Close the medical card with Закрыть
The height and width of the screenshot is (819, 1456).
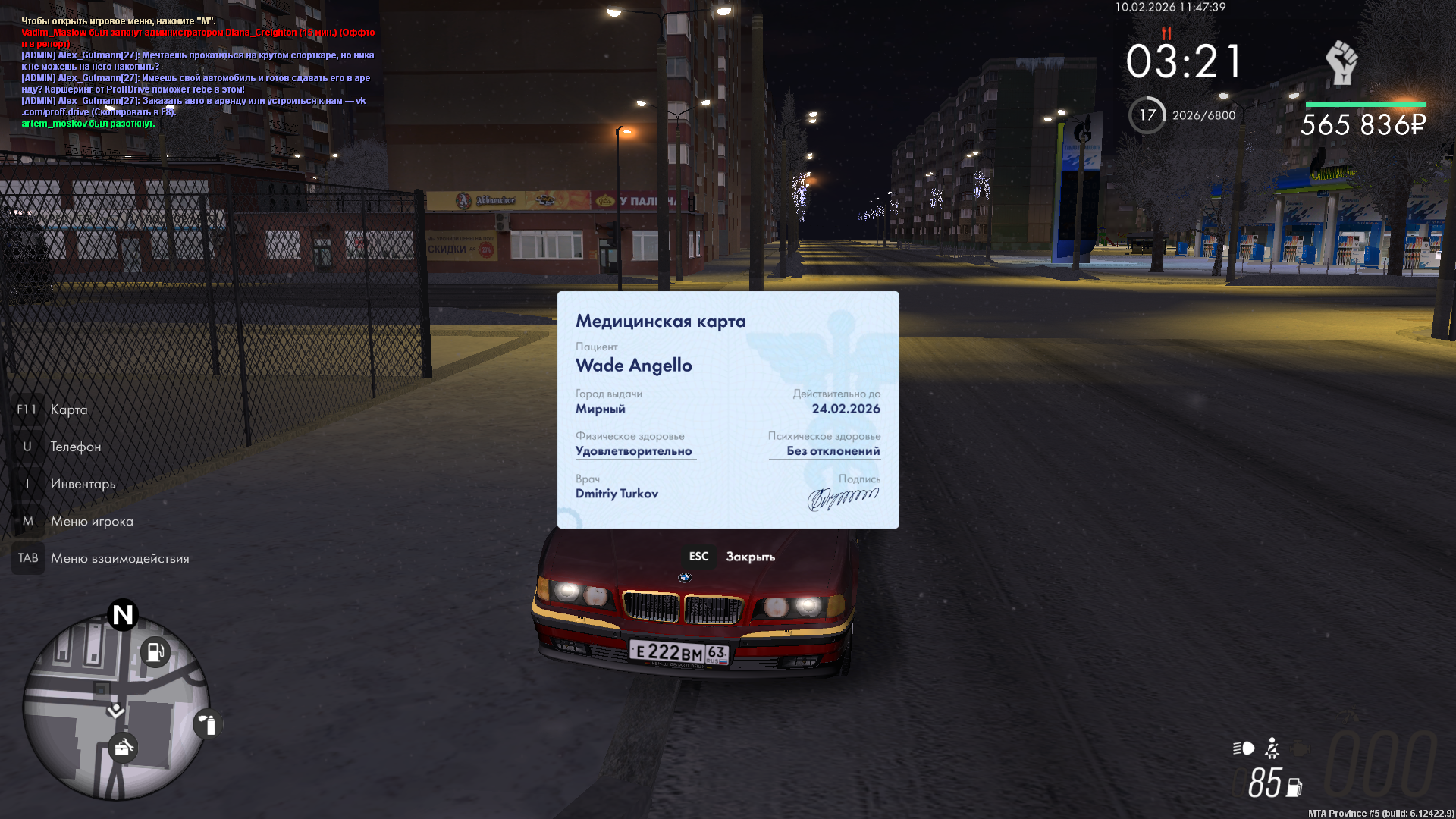[749, 557]
